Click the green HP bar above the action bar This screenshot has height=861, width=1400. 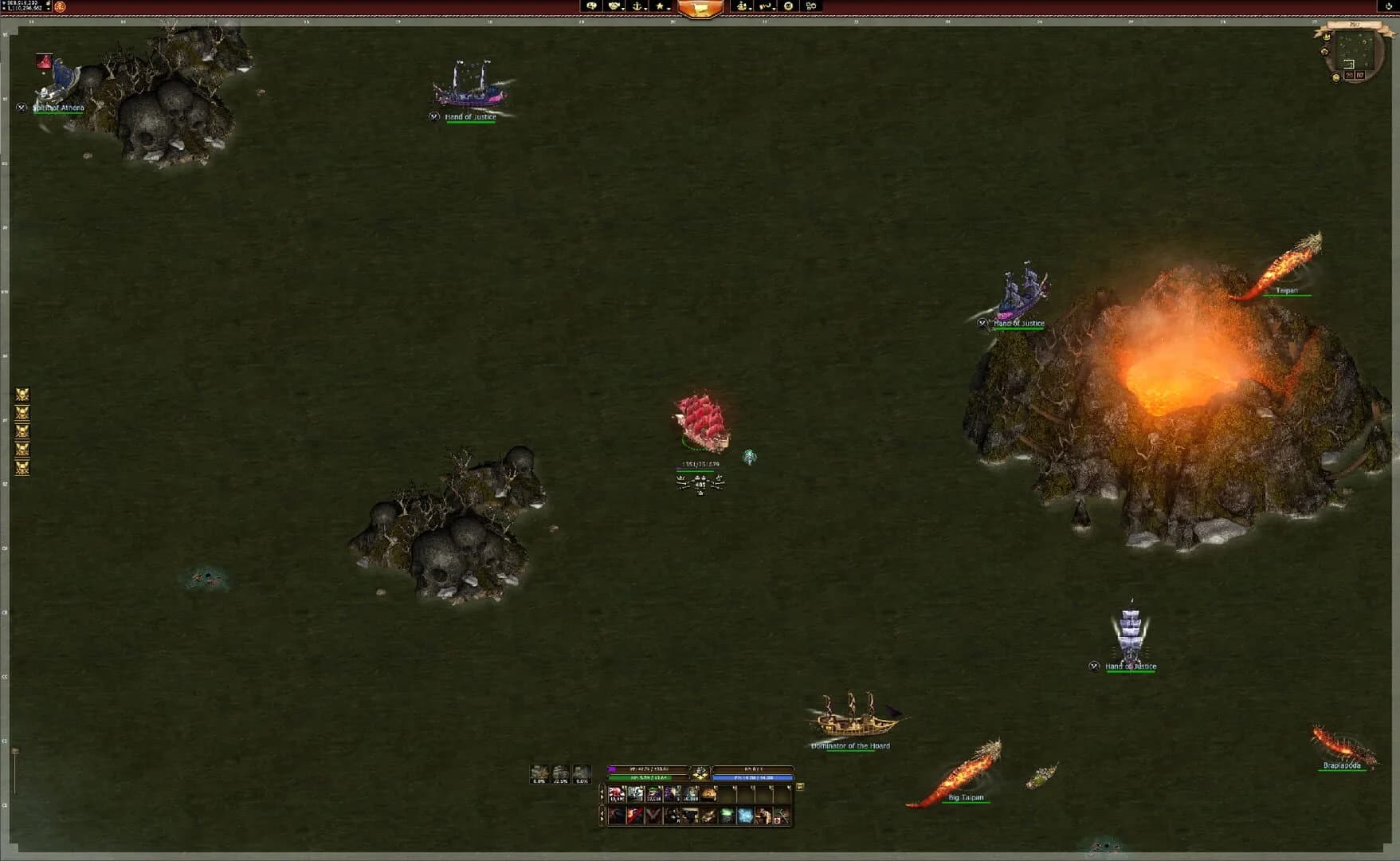tap(649, 777)
